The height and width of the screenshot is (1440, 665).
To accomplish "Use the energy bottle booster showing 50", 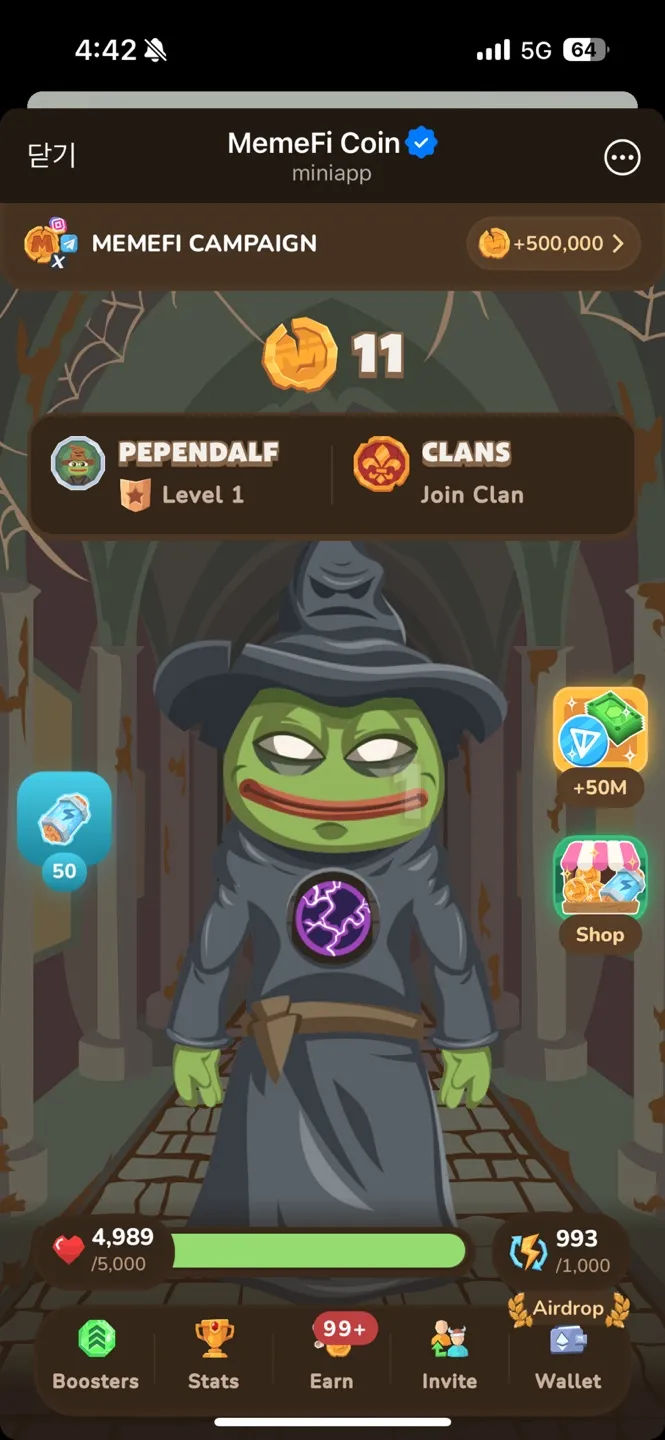I will click(64, 823).
